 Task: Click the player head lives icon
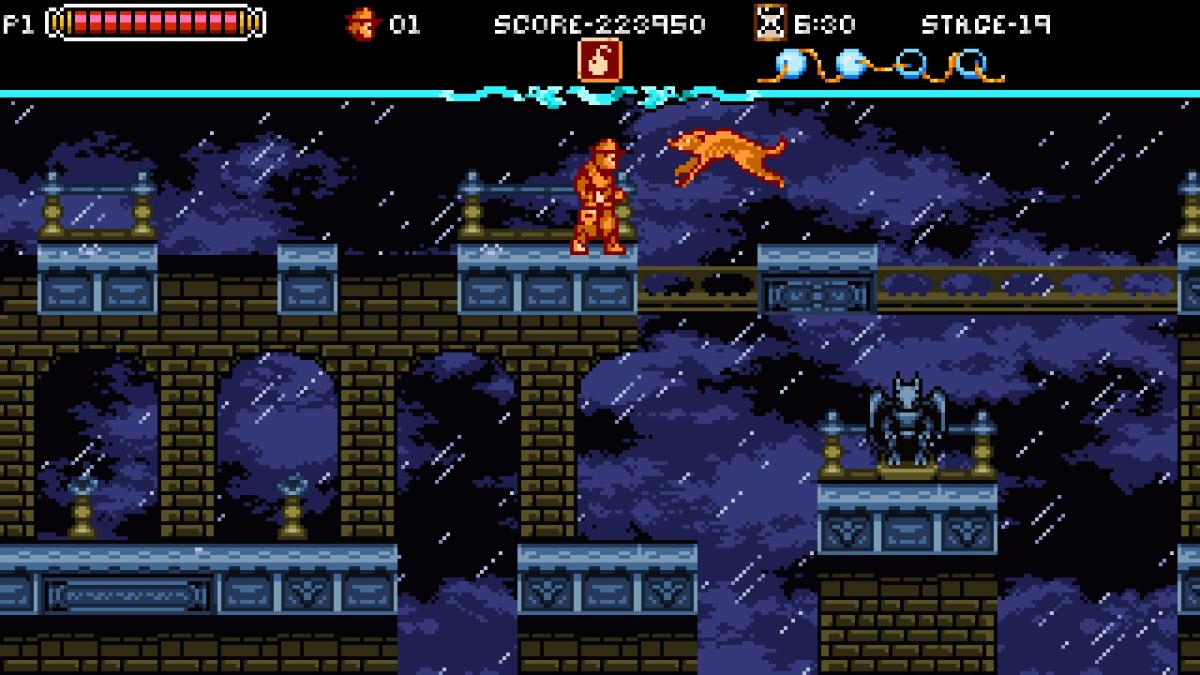361,23
